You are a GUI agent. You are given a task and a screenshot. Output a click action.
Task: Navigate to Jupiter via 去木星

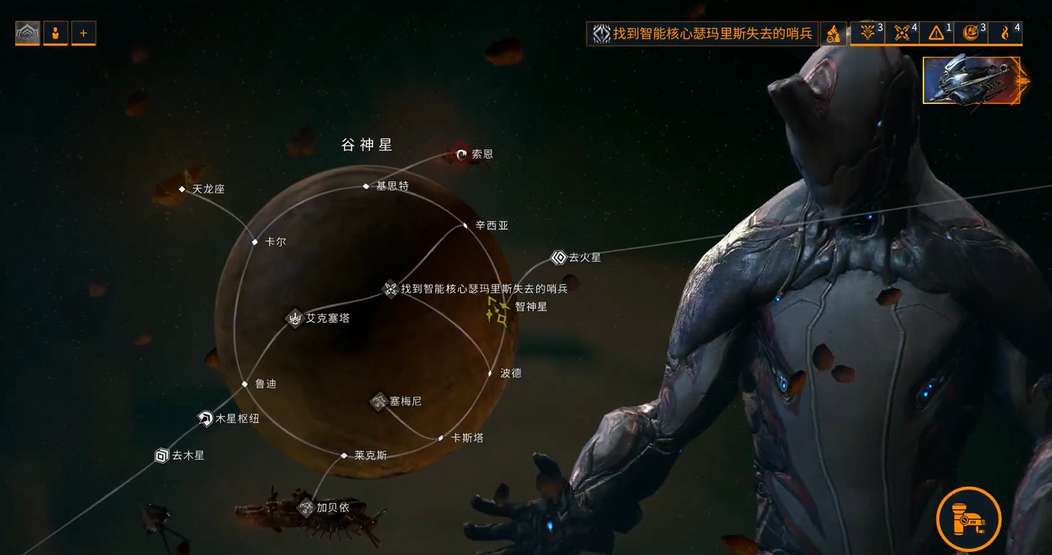162,456
